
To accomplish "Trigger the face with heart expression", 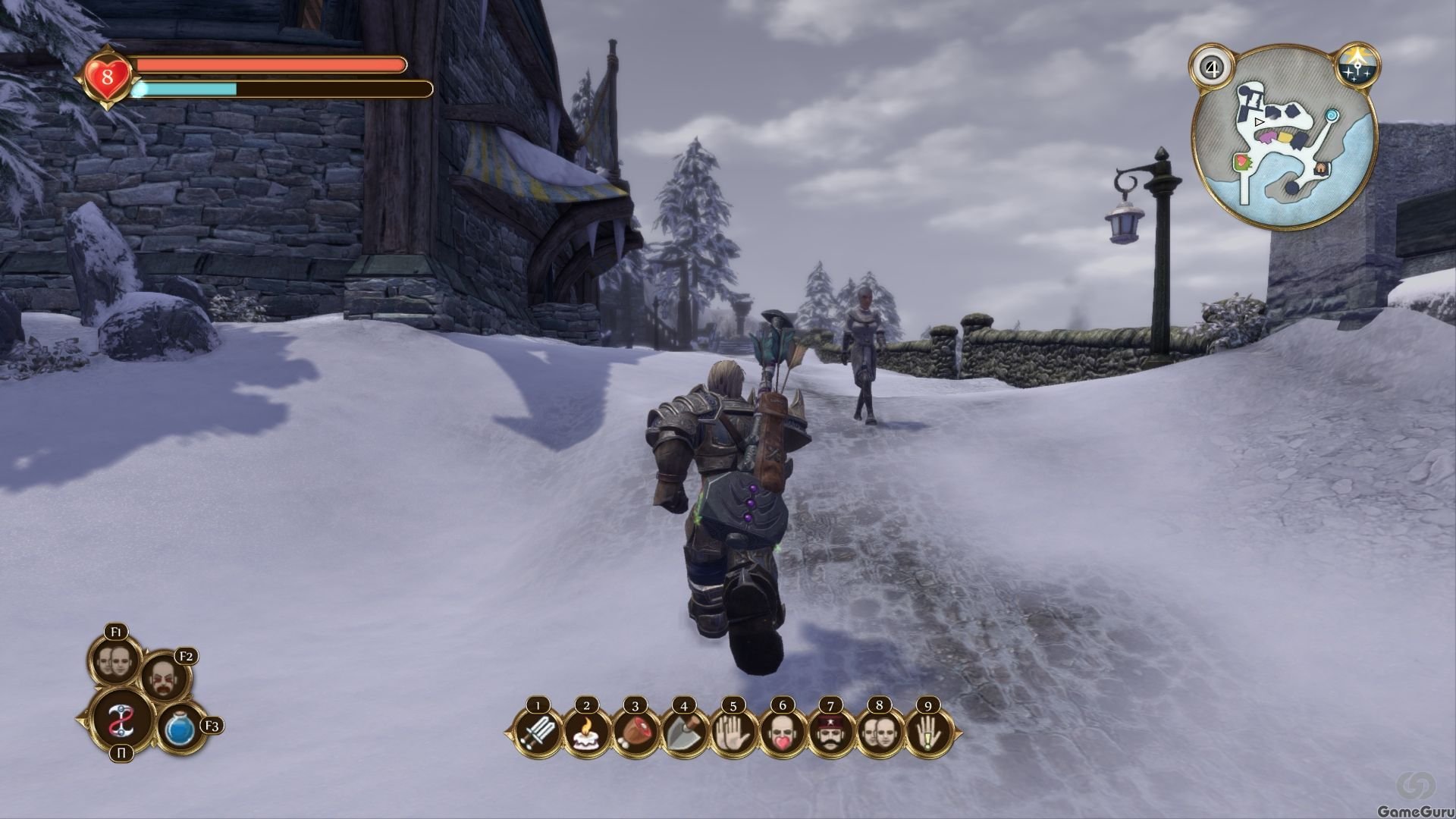I will coord(782,734).
